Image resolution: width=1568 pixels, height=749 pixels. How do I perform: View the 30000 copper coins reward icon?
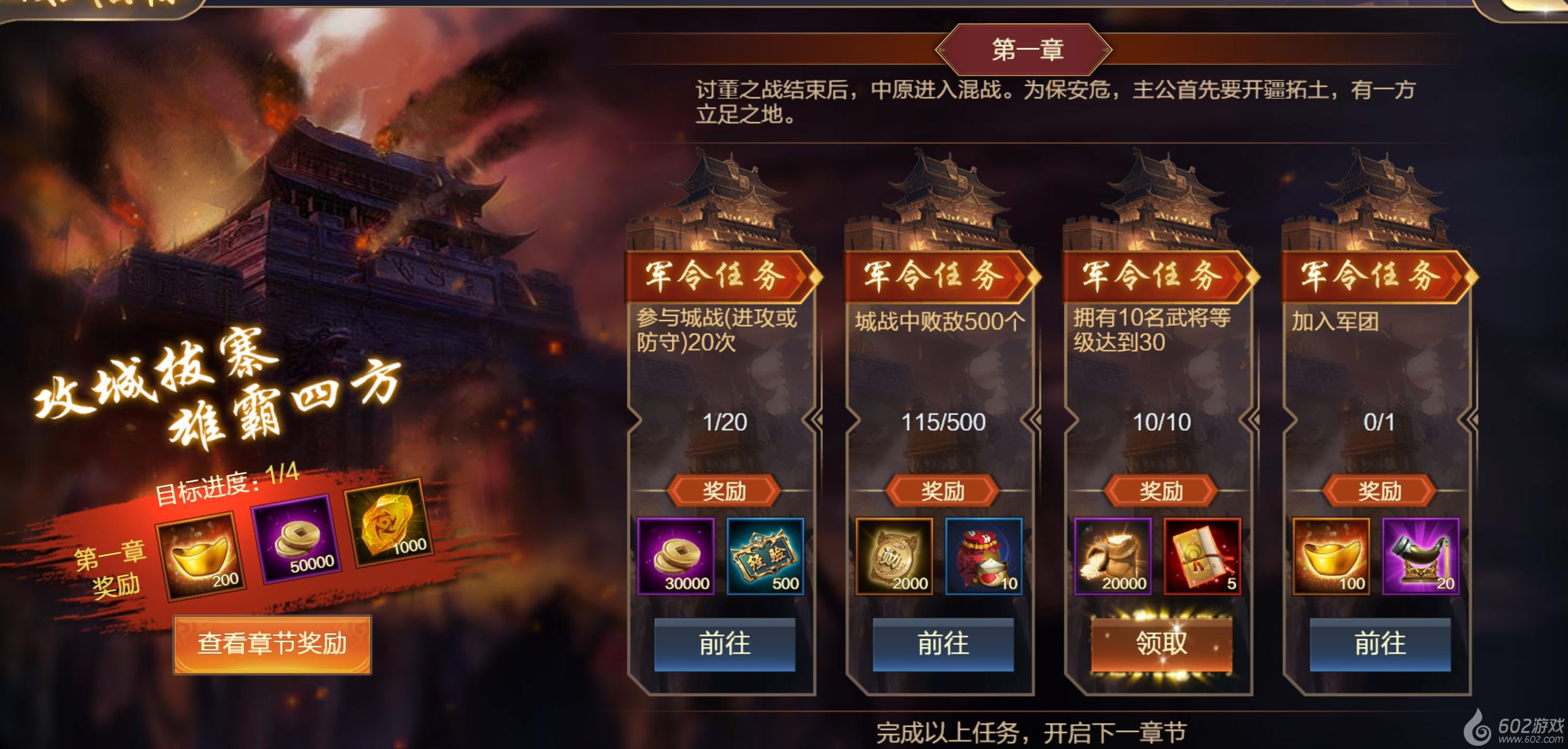tap(676, 556)
